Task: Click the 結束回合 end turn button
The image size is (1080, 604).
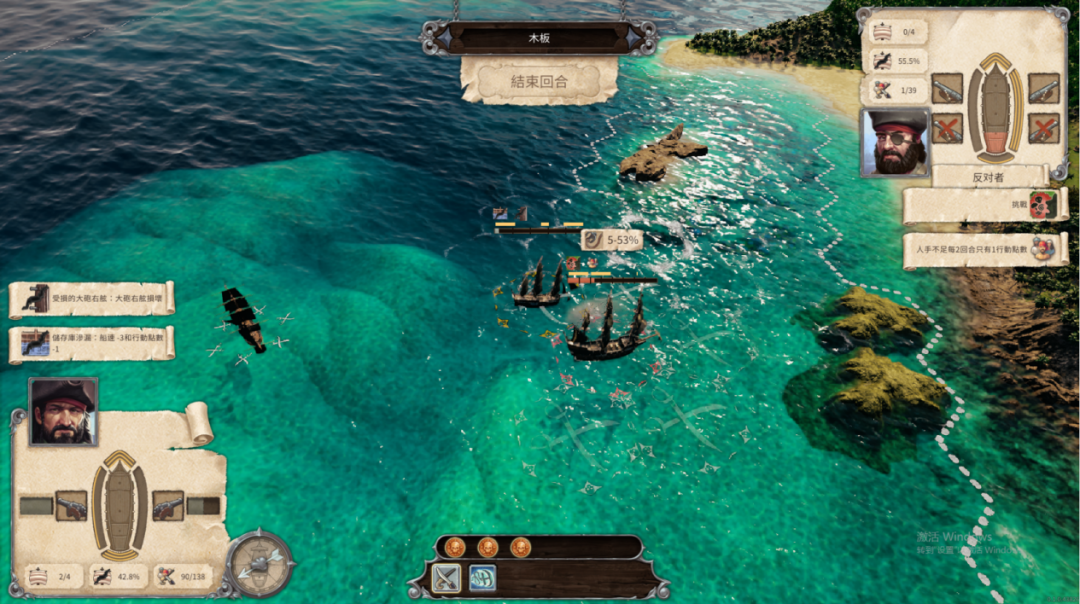Action: 539,80
